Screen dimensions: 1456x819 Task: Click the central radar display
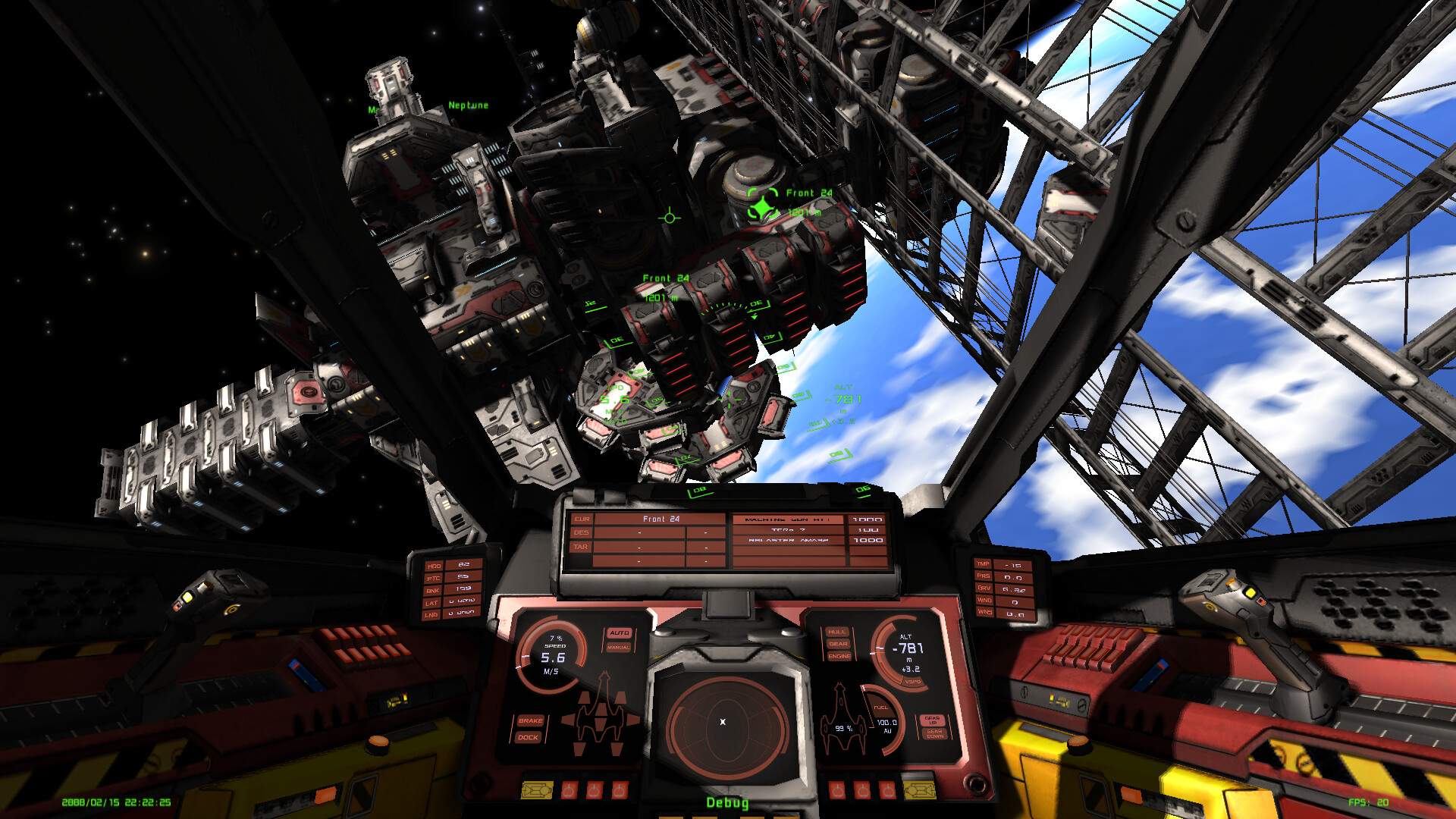point(723,723)
